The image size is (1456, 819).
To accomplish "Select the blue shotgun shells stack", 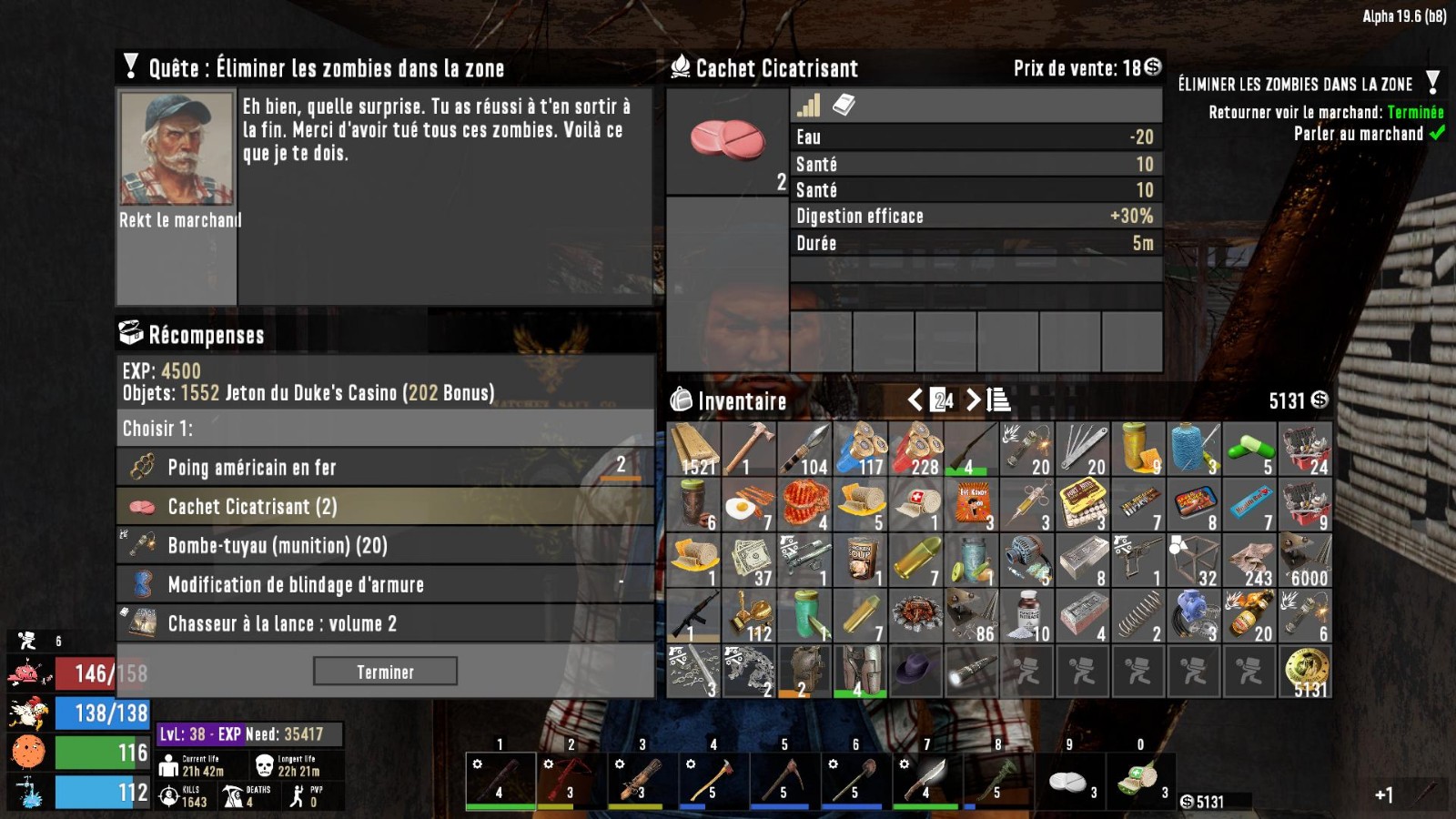I will pos(861,449).
